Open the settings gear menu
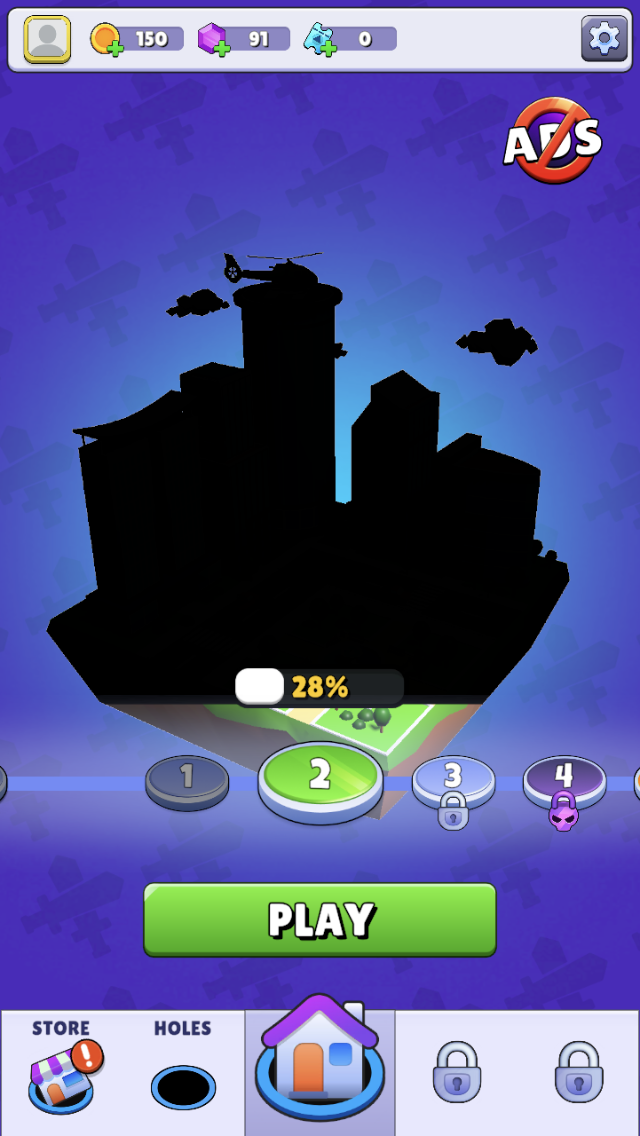Screen dimensions: 640x1136 tap(603, 39)
